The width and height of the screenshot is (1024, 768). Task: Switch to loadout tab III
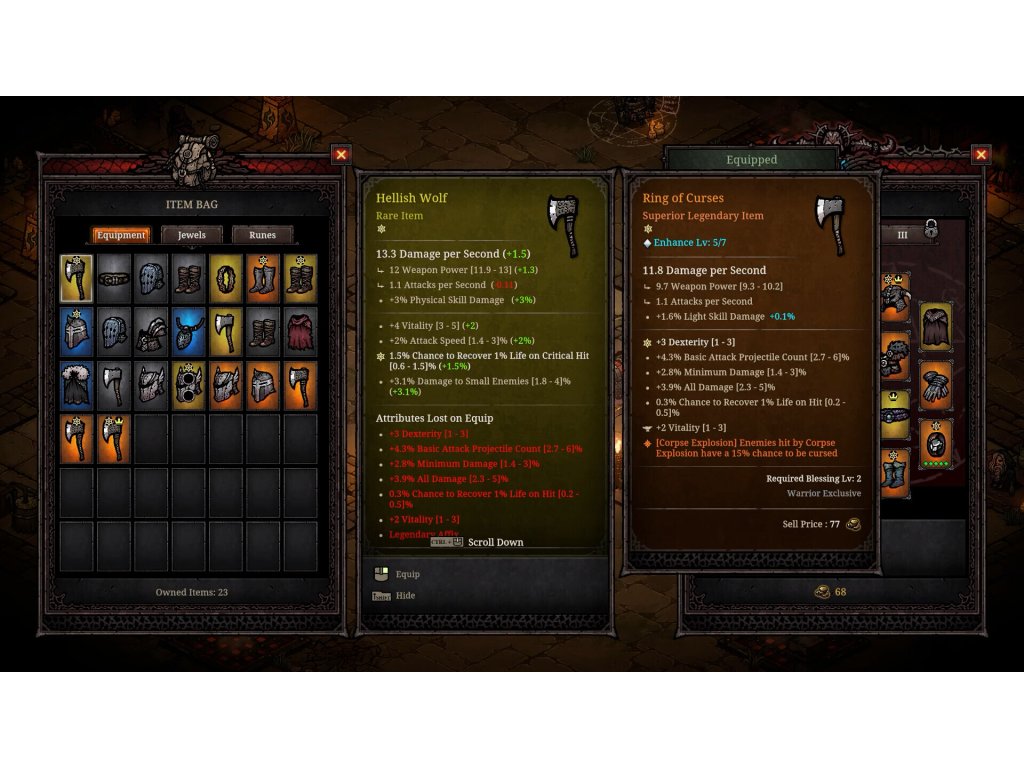pos(902,235)
